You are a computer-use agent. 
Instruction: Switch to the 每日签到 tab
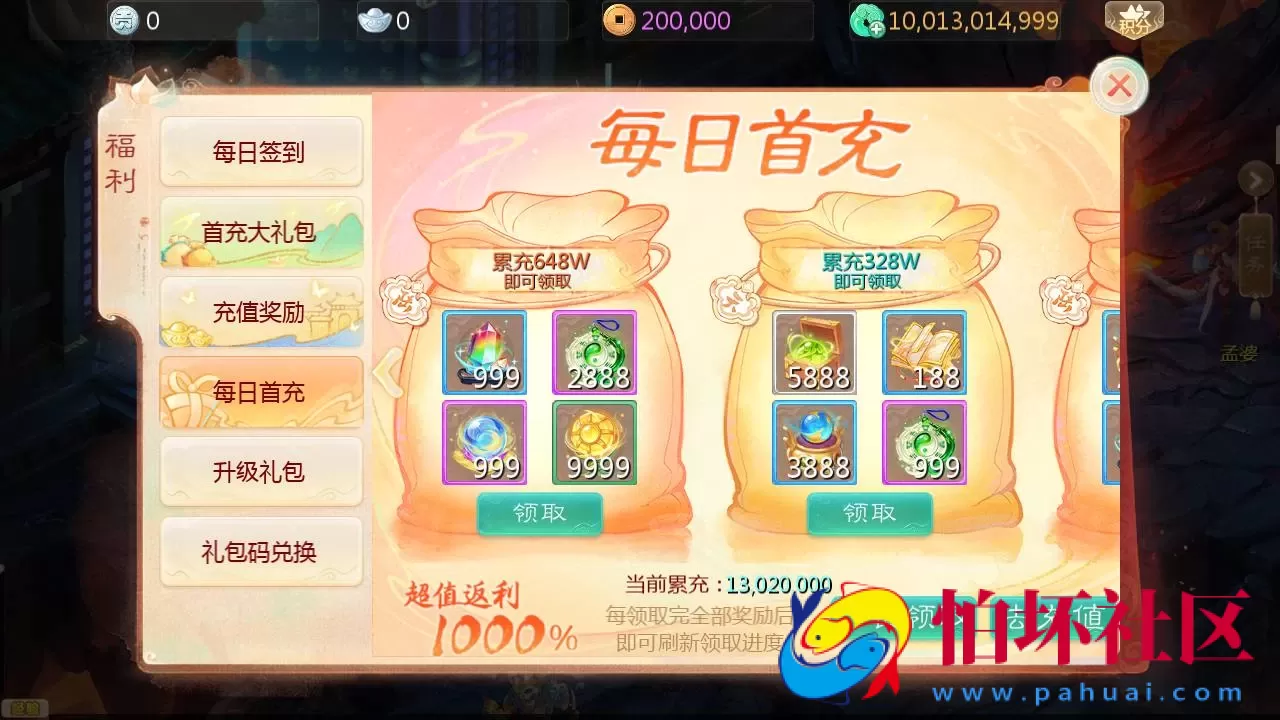(x=260, y=152)
